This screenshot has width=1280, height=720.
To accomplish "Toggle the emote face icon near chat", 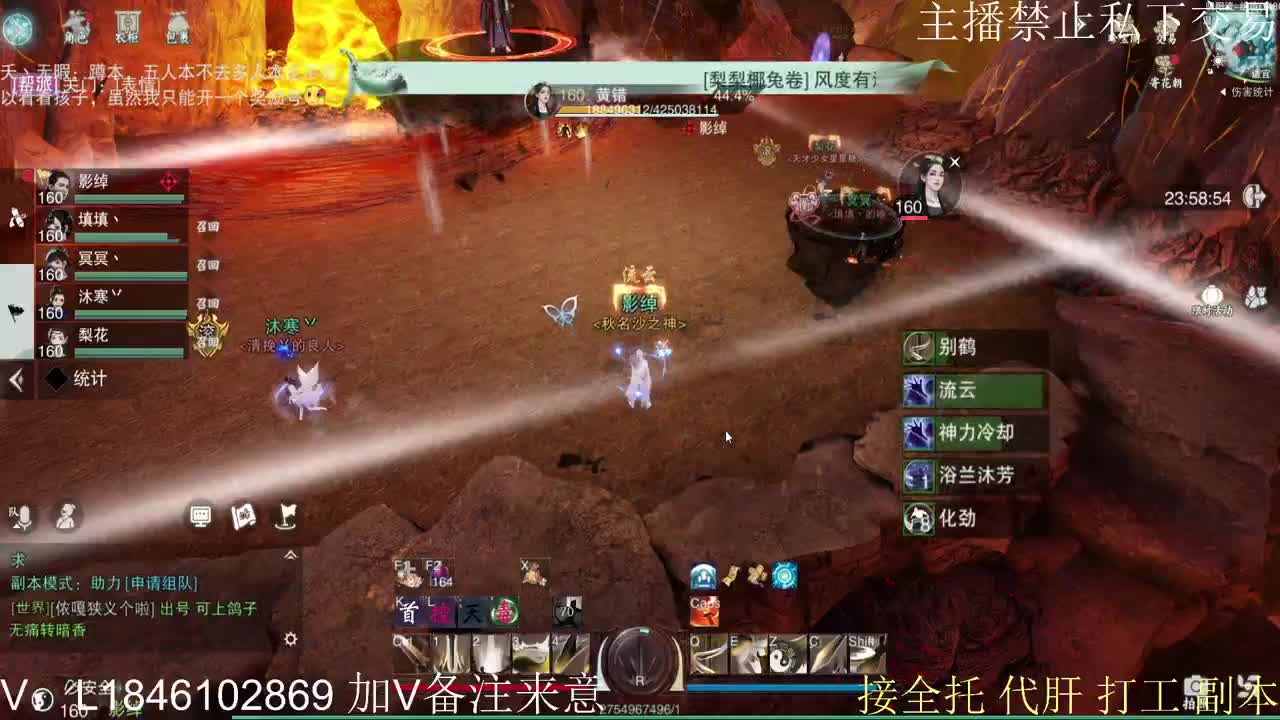I will click(x=65, y=517).
